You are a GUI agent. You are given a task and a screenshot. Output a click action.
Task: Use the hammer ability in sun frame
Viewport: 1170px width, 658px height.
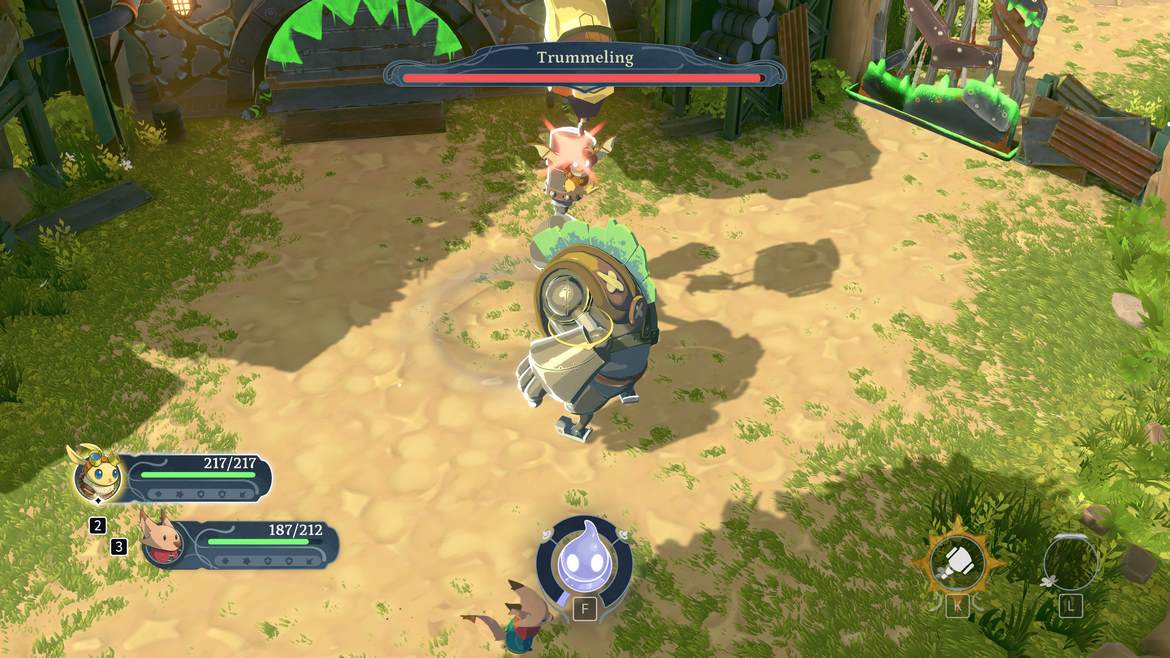click(956, 565)
